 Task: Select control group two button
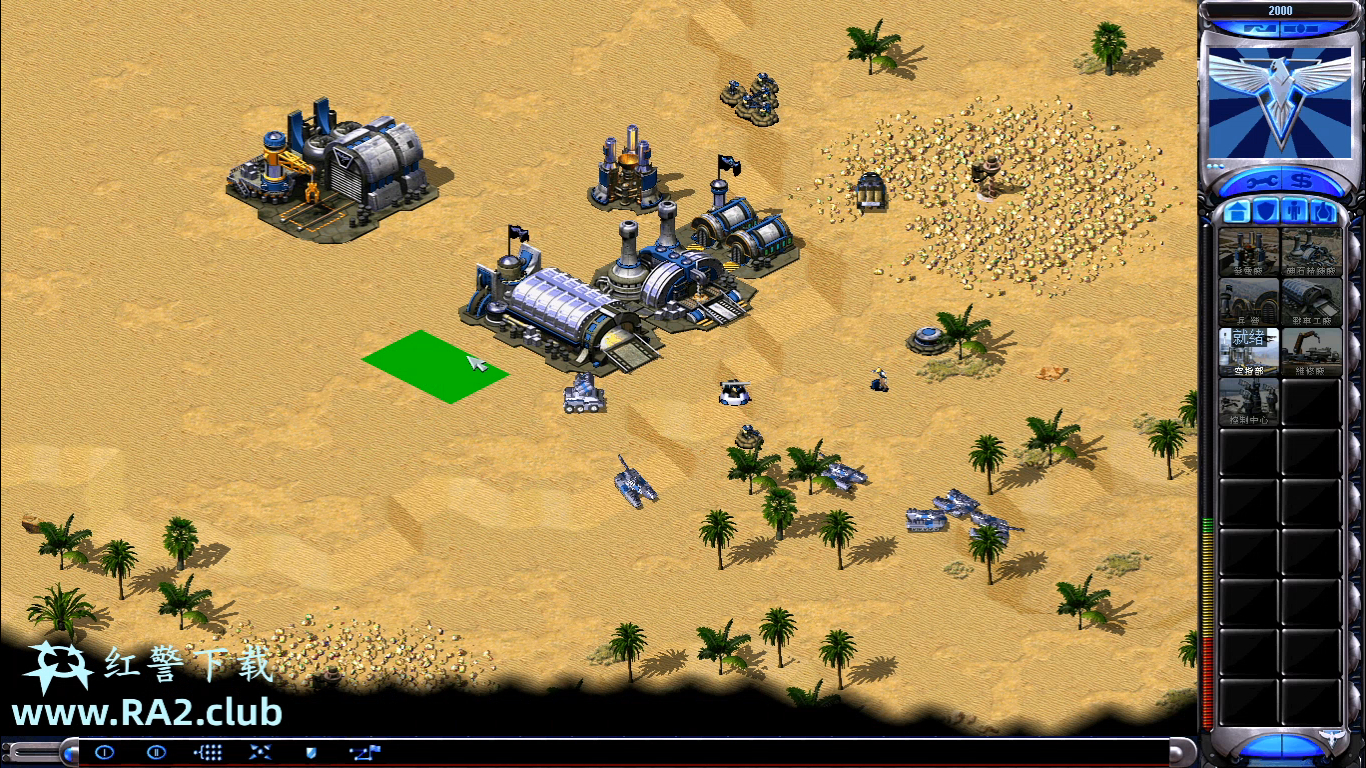[x=157, y=752]
